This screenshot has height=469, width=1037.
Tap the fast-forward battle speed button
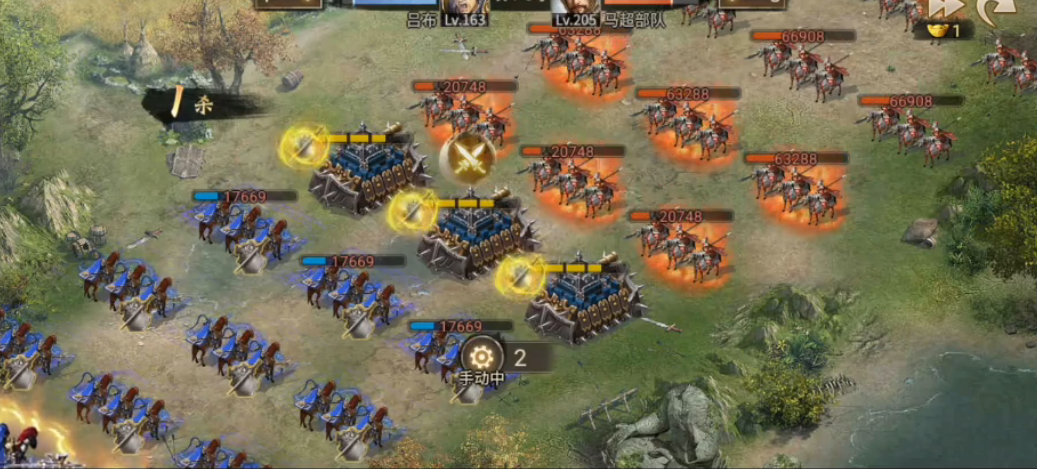tap(946, 8)
